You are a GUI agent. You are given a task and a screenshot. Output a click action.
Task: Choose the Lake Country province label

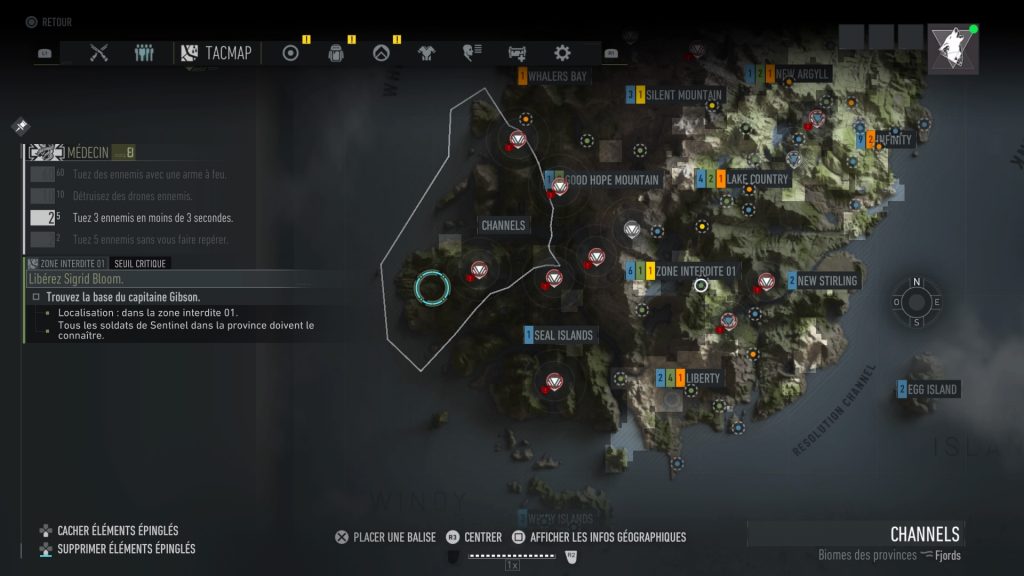(x=756, y=179)
